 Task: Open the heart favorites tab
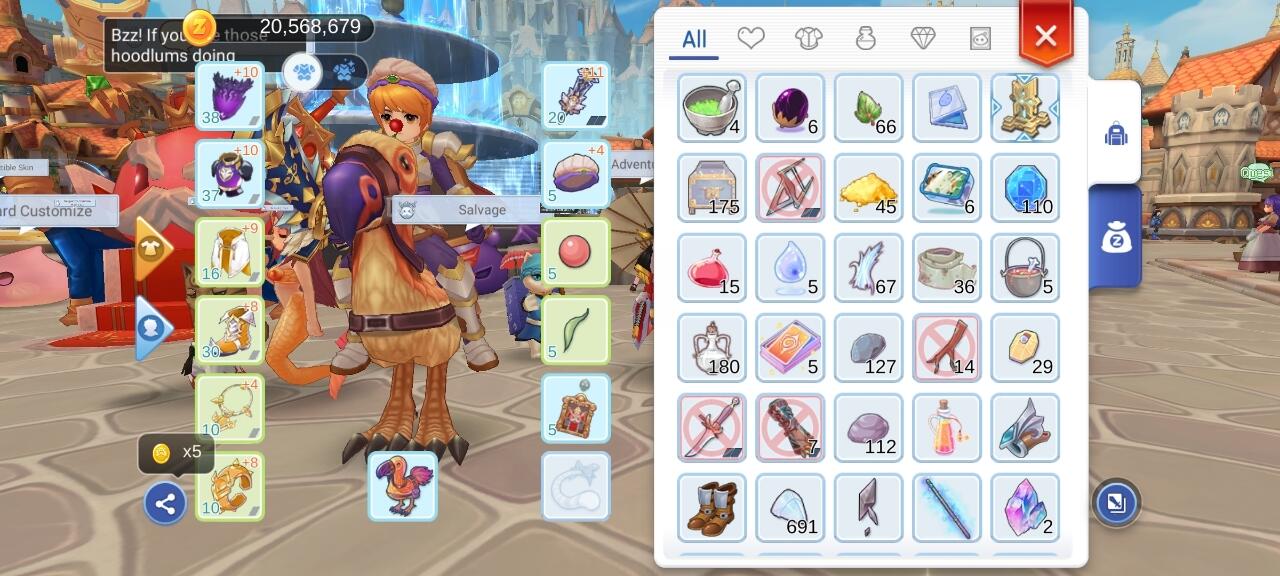pyautogui.click(x=751, y=38)
